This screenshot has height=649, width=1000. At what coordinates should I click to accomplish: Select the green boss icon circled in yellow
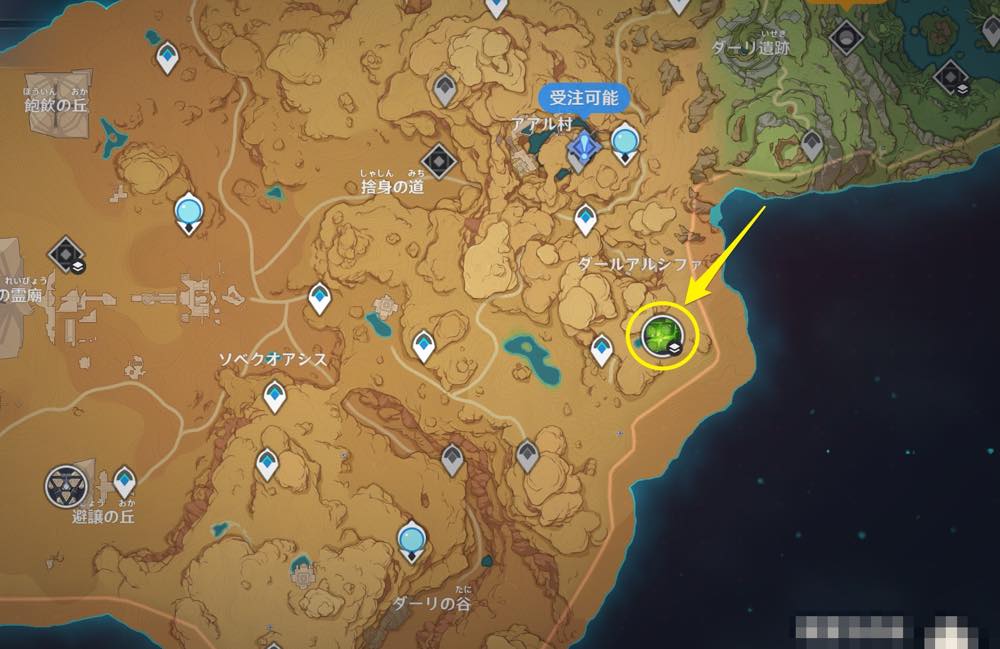pos(662,333)
